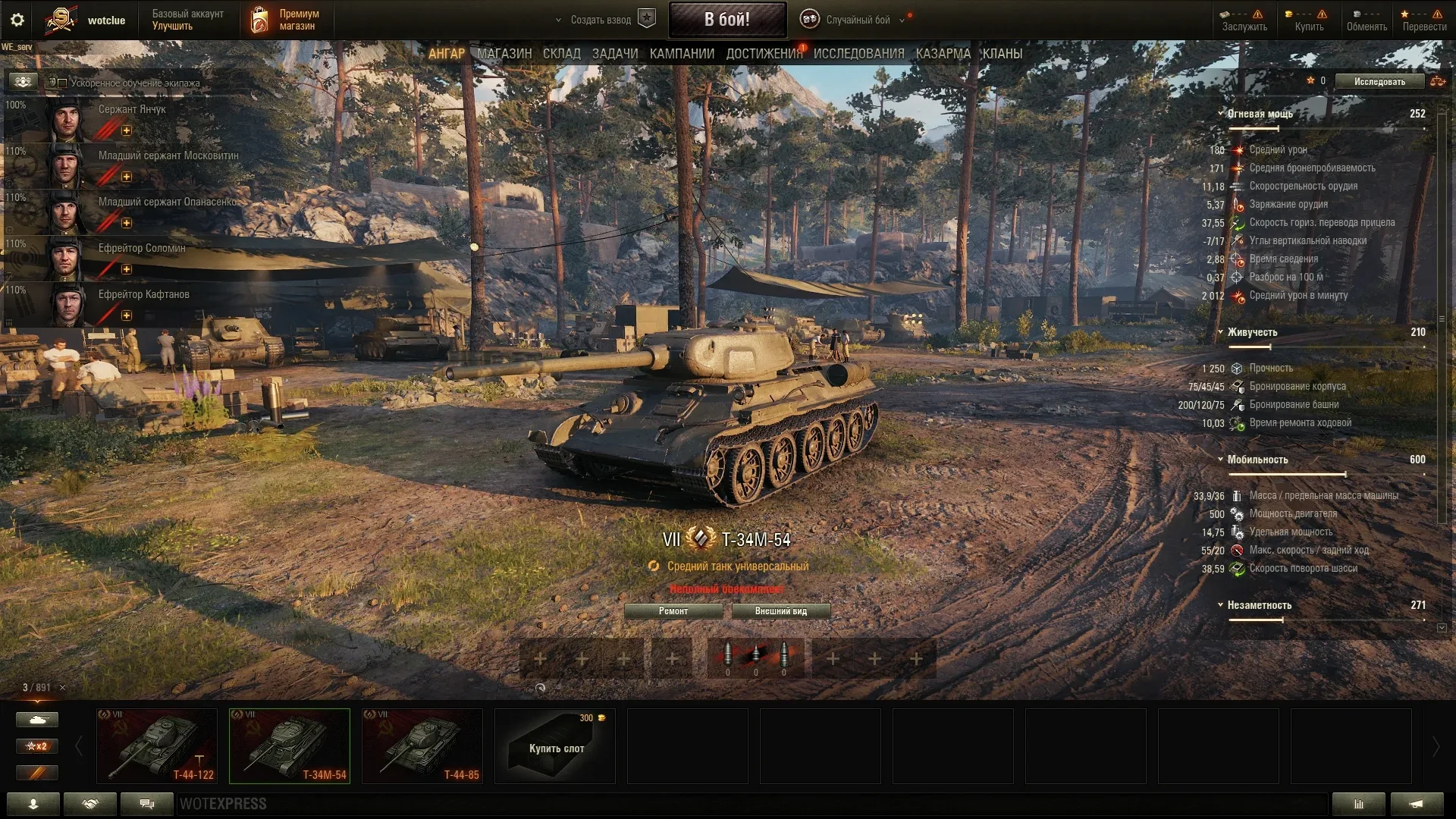Open the КЛАНЫ tab
The image size is (1456, 819).
click(x=1002, y=54)
